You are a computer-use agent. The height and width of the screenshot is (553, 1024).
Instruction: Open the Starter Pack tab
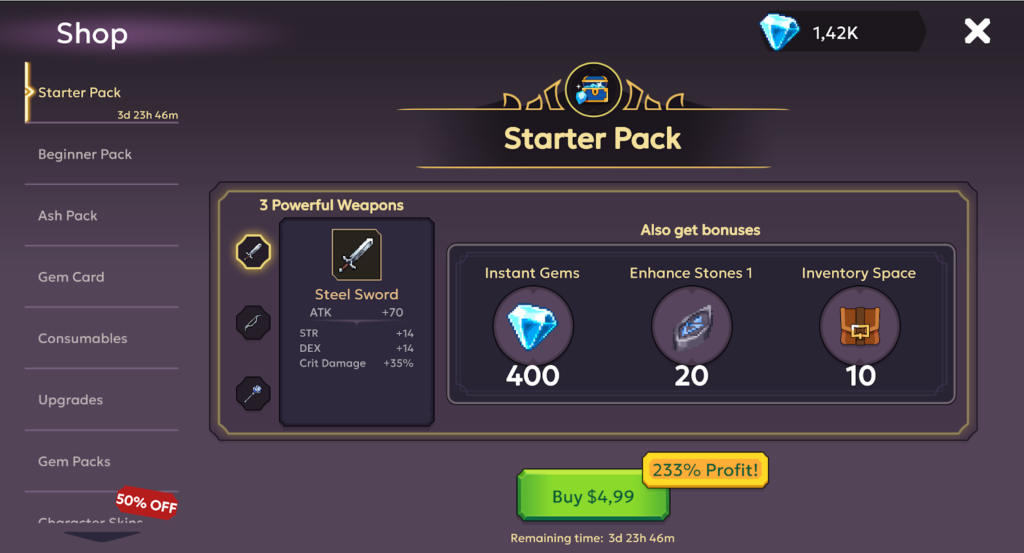point(80,93)
